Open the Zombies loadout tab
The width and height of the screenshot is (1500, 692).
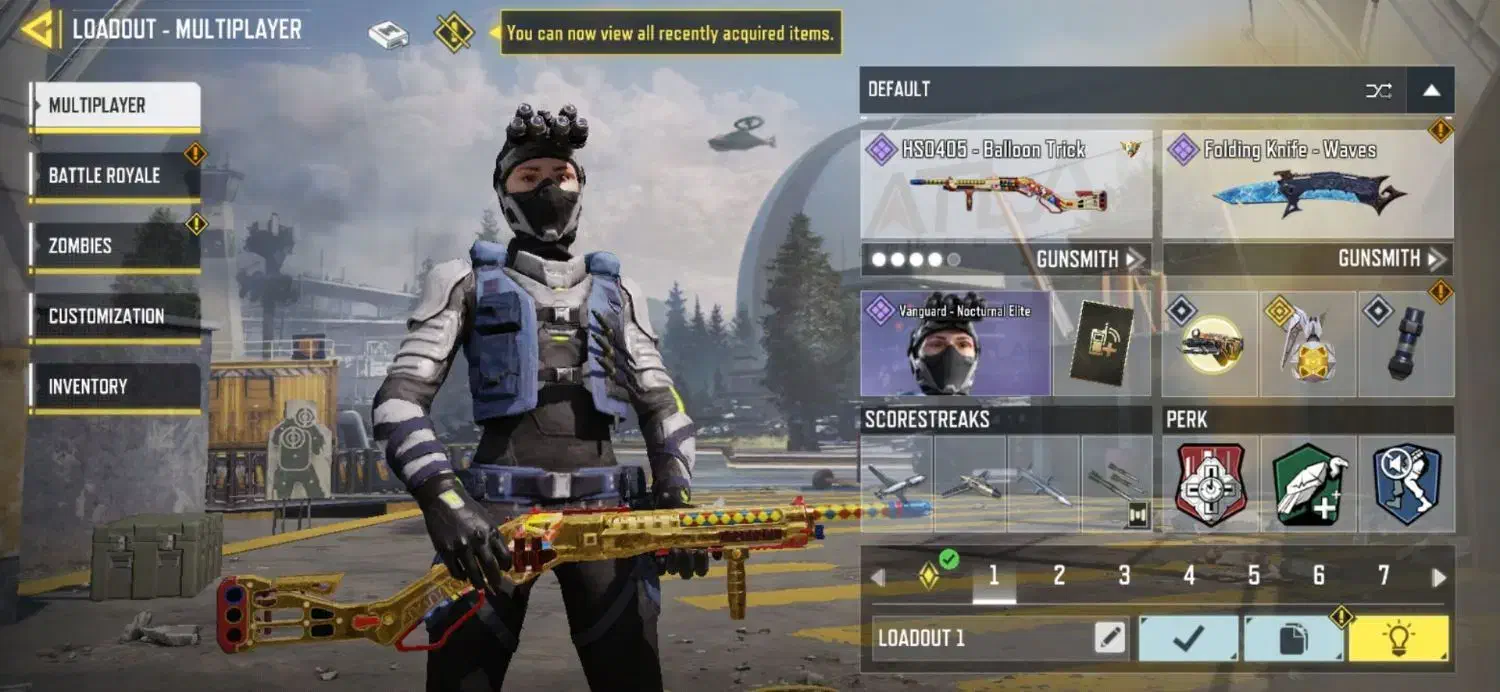pyautogui.click(x=114, y=246)
